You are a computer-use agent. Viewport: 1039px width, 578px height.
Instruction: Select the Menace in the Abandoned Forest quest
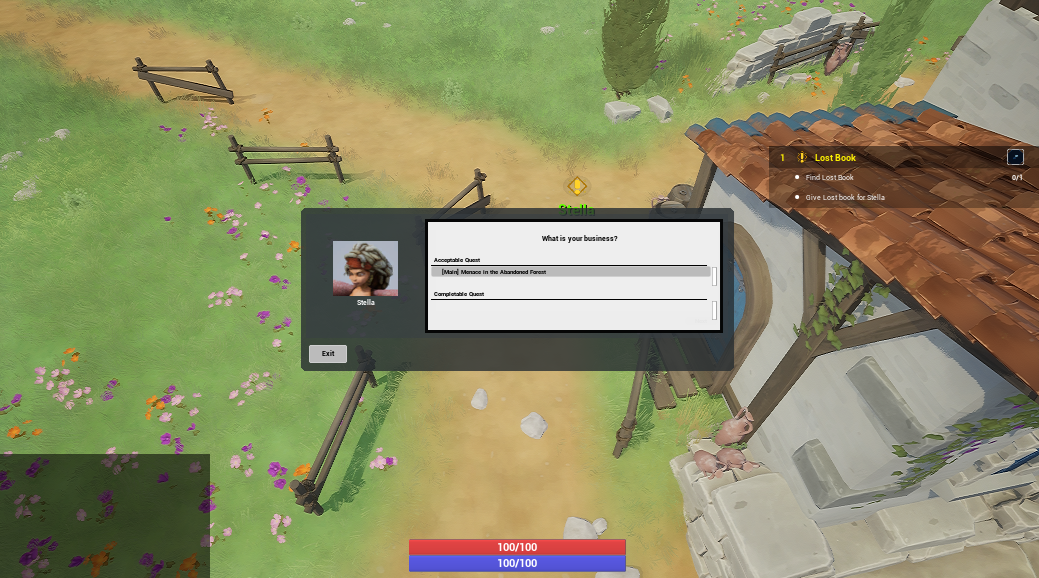tap(570, 272)
